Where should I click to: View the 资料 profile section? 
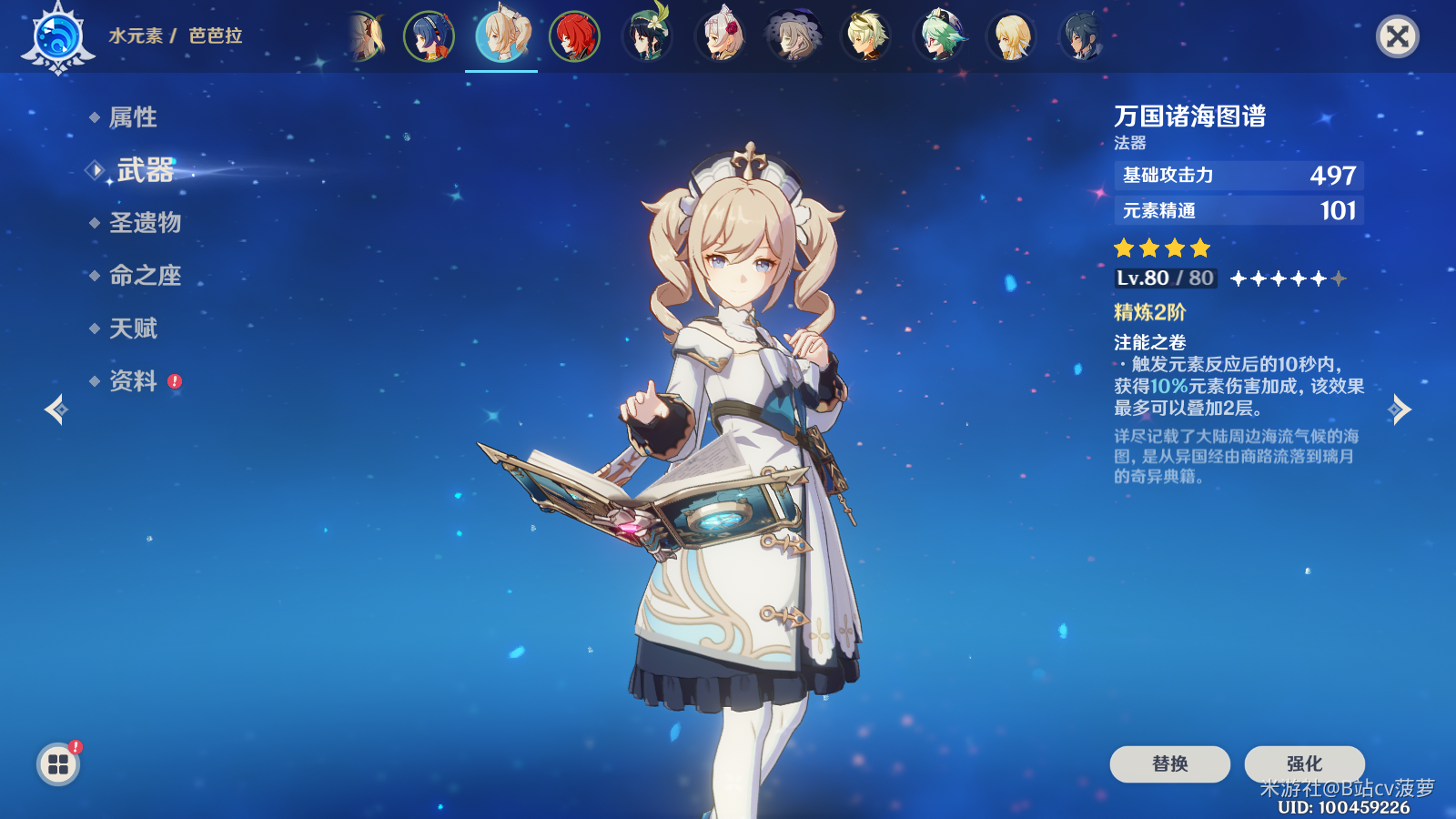[133, 381]
